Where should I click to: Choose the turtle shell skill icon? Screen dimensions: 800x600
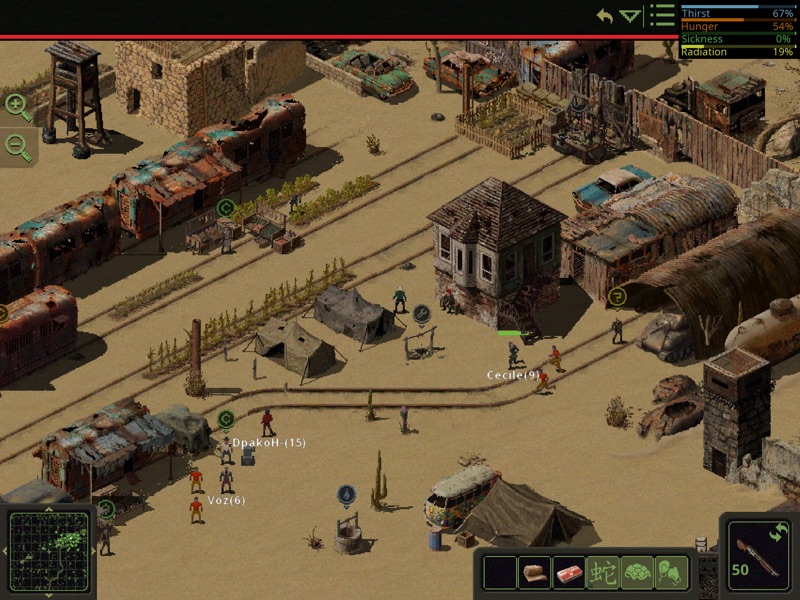pos(637,572)
